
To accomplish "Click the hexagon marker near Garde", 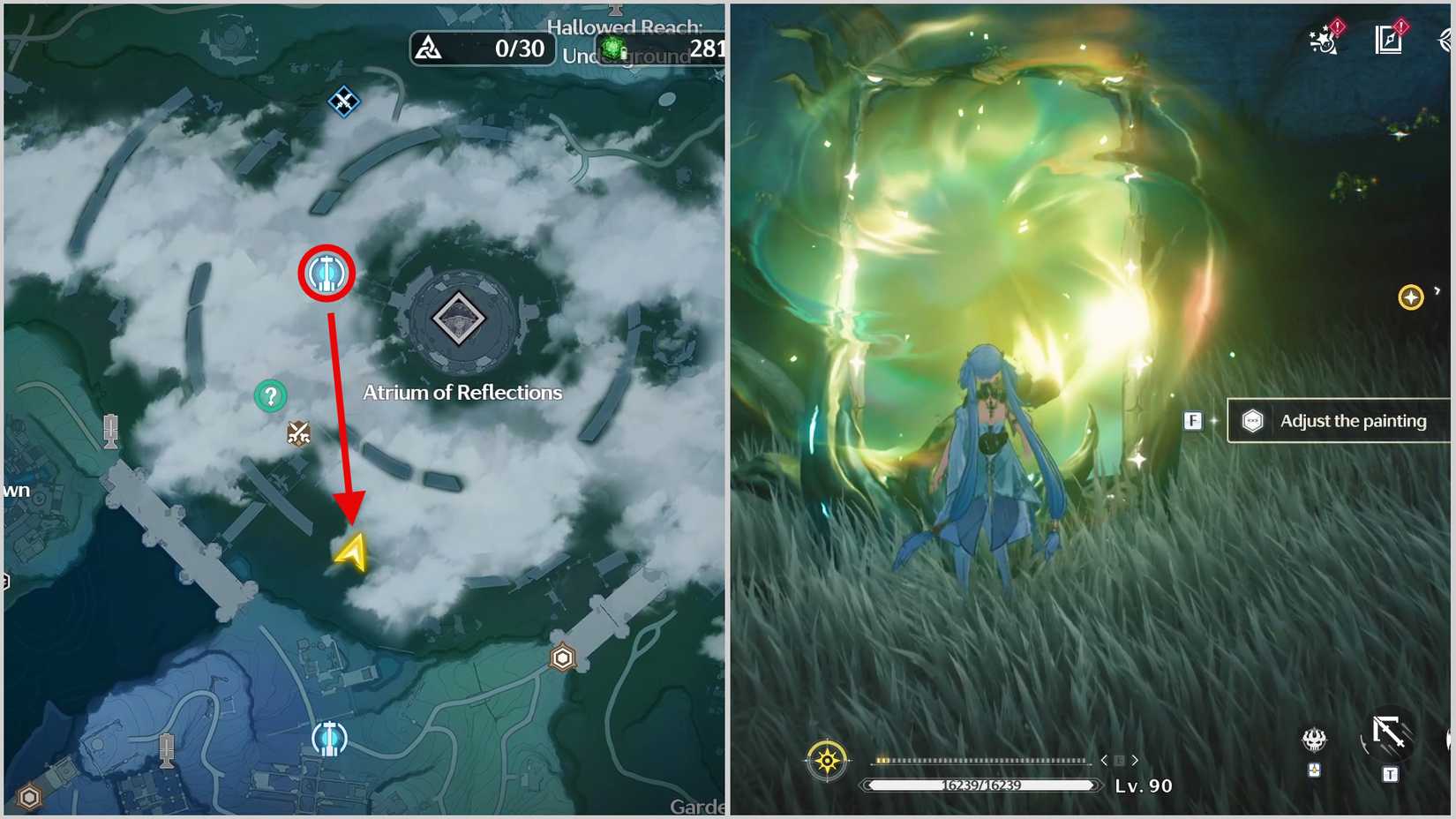I will click(x=562, y=657).
